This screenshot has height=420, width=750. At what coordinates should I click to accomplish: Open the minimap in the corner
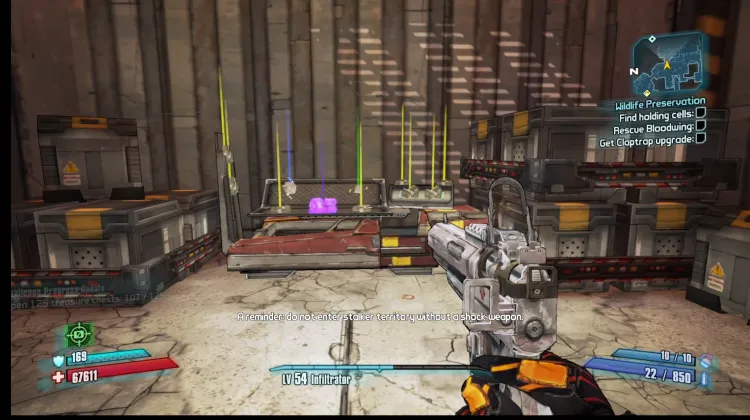point(669,63)
